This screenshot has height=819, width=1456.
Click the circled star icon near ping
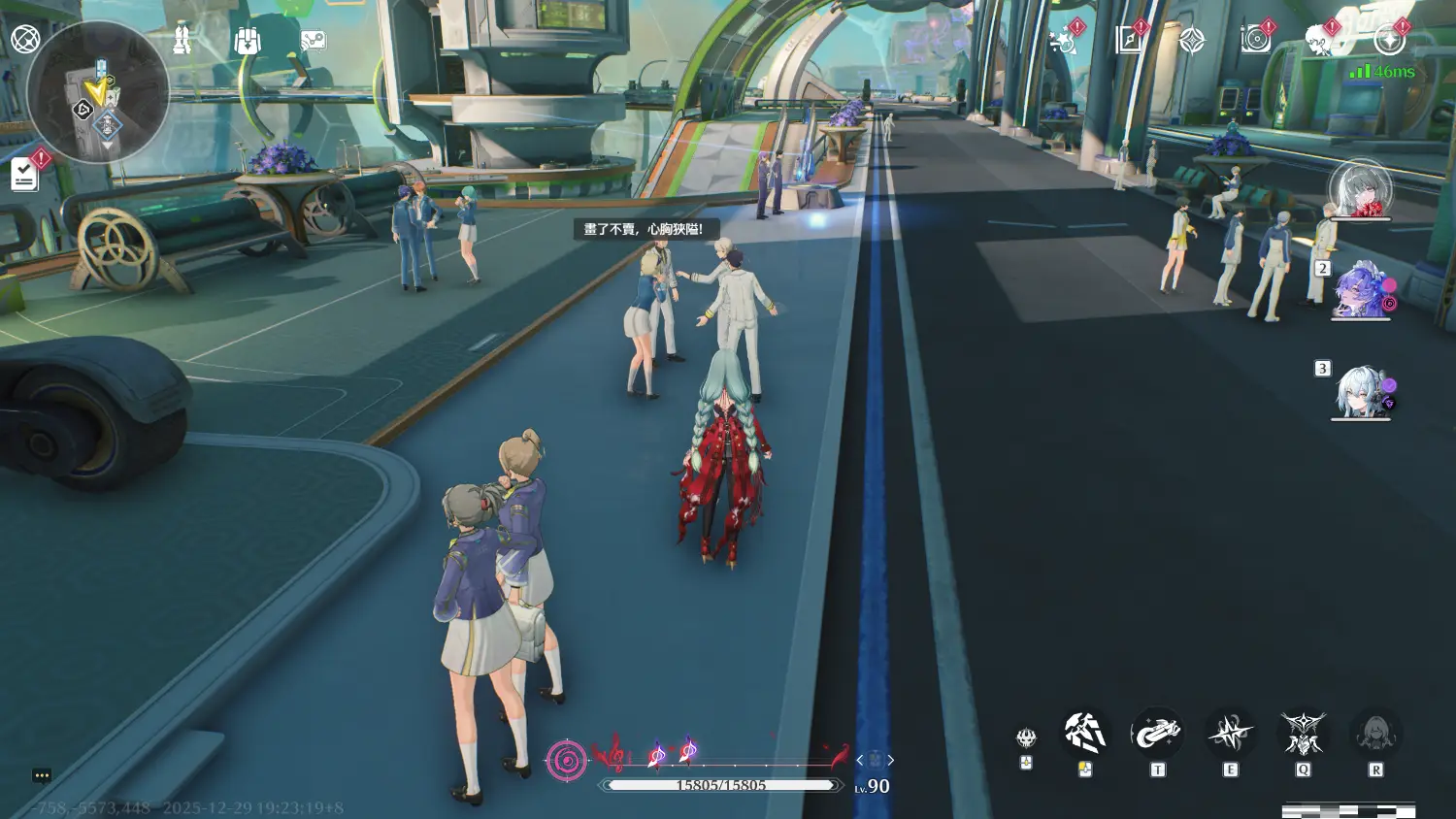click(x=1389, y=41)
